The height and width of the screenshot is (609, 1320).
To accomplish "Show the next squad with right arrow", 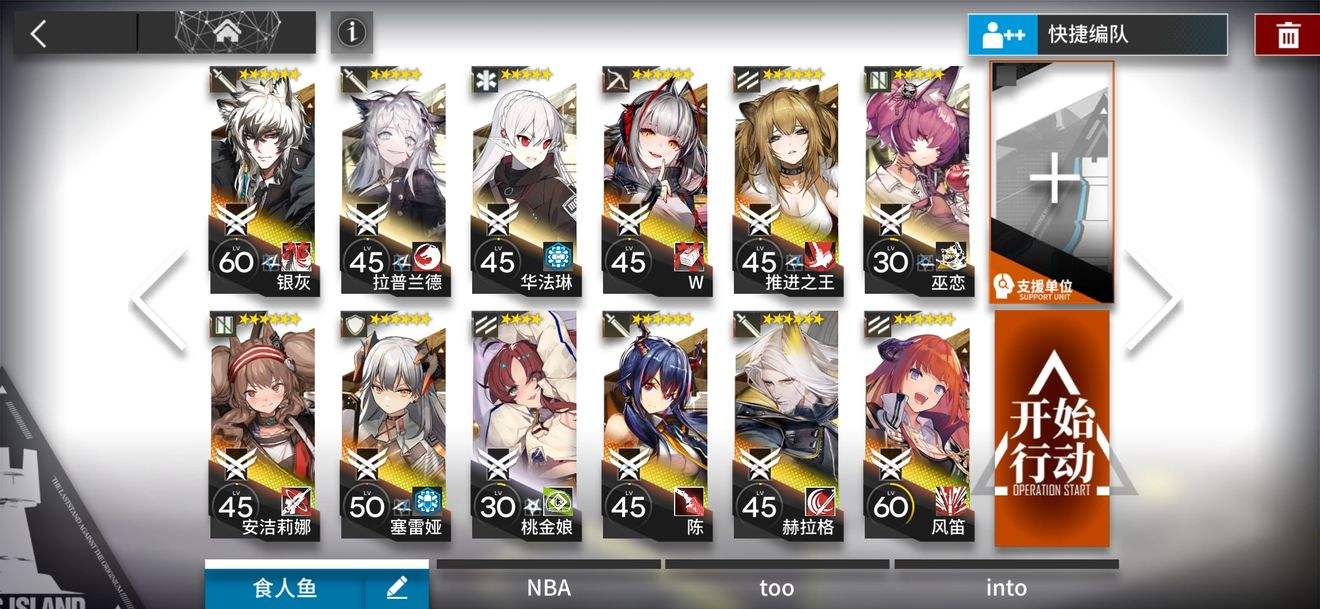I will [x=1154, y=300].
